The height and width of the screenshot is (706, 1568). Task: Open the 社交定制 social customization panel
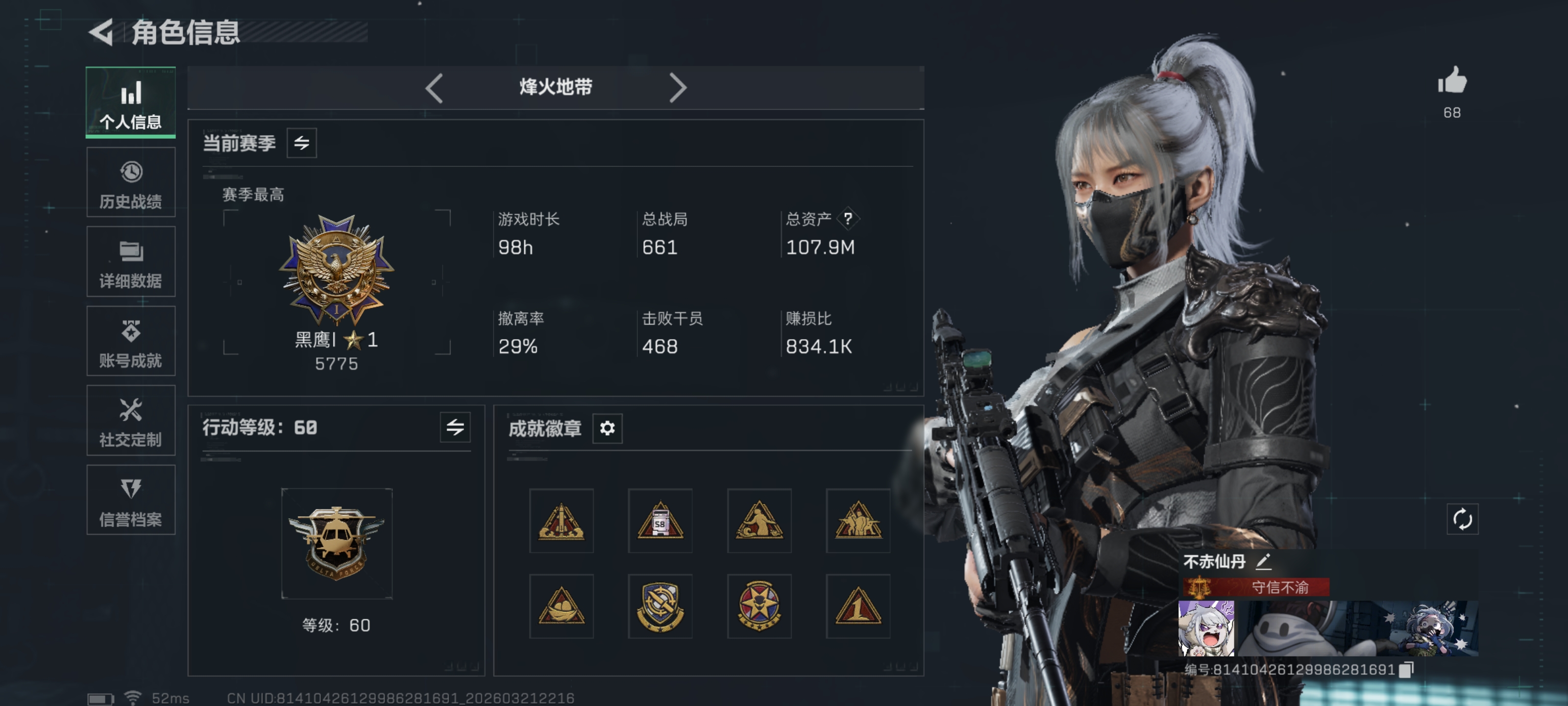tap(130, 421)
